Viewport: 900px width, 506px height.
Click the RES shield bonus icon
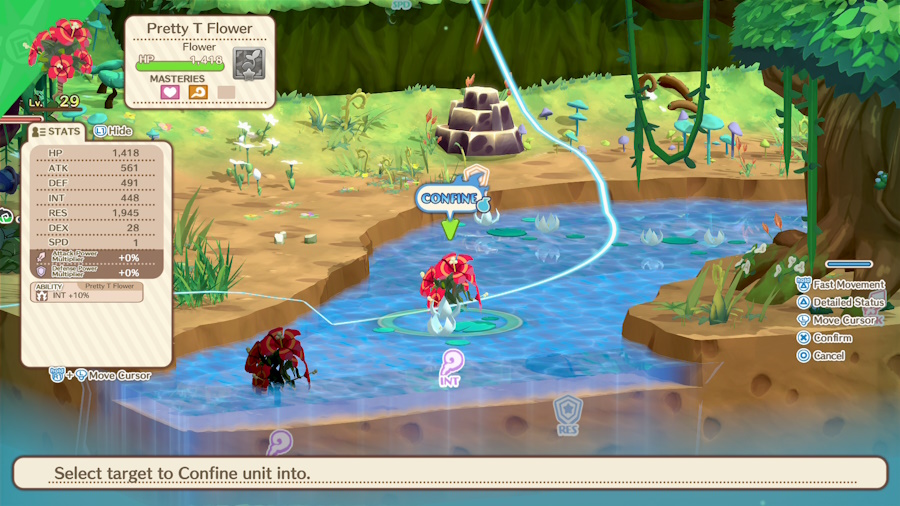tap(568, 410)
